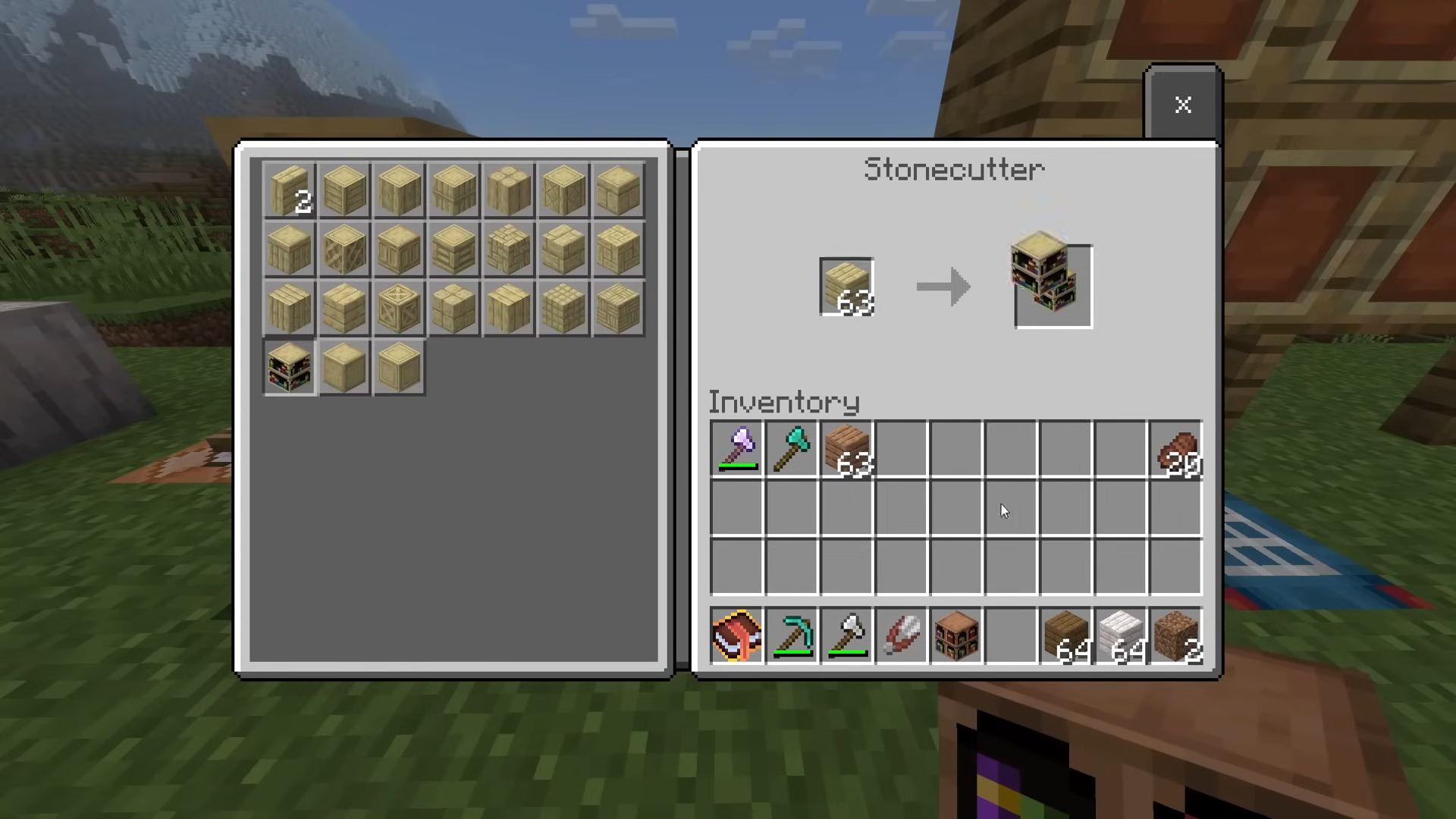The width and height of the screenshot is (1456, 819).
Task: Close the Stonecutter window
Action: click(1182, 105)
